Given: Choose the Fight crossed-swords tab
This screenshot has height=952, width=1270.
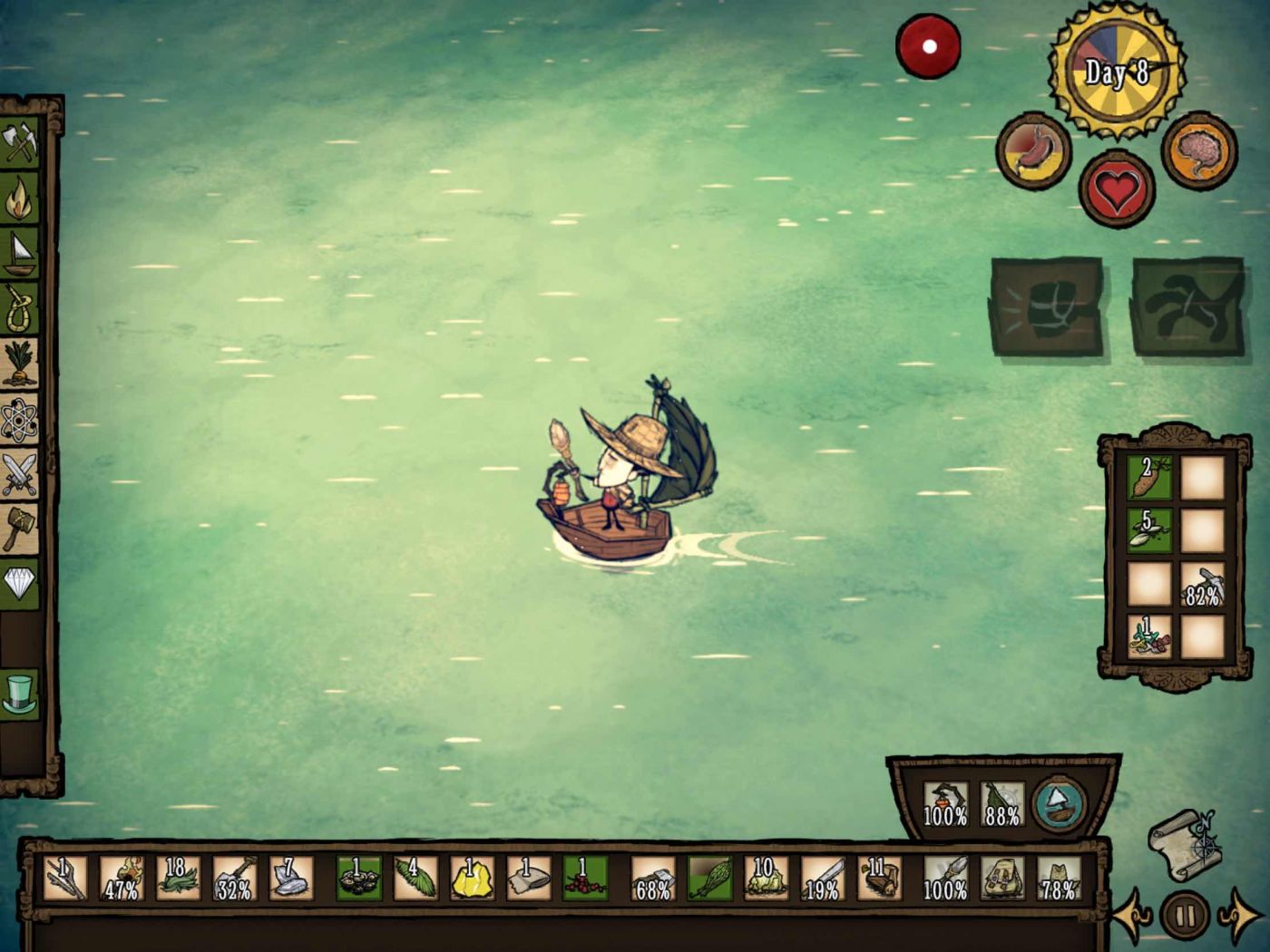Looking at the screenshot, I should 20,473.
